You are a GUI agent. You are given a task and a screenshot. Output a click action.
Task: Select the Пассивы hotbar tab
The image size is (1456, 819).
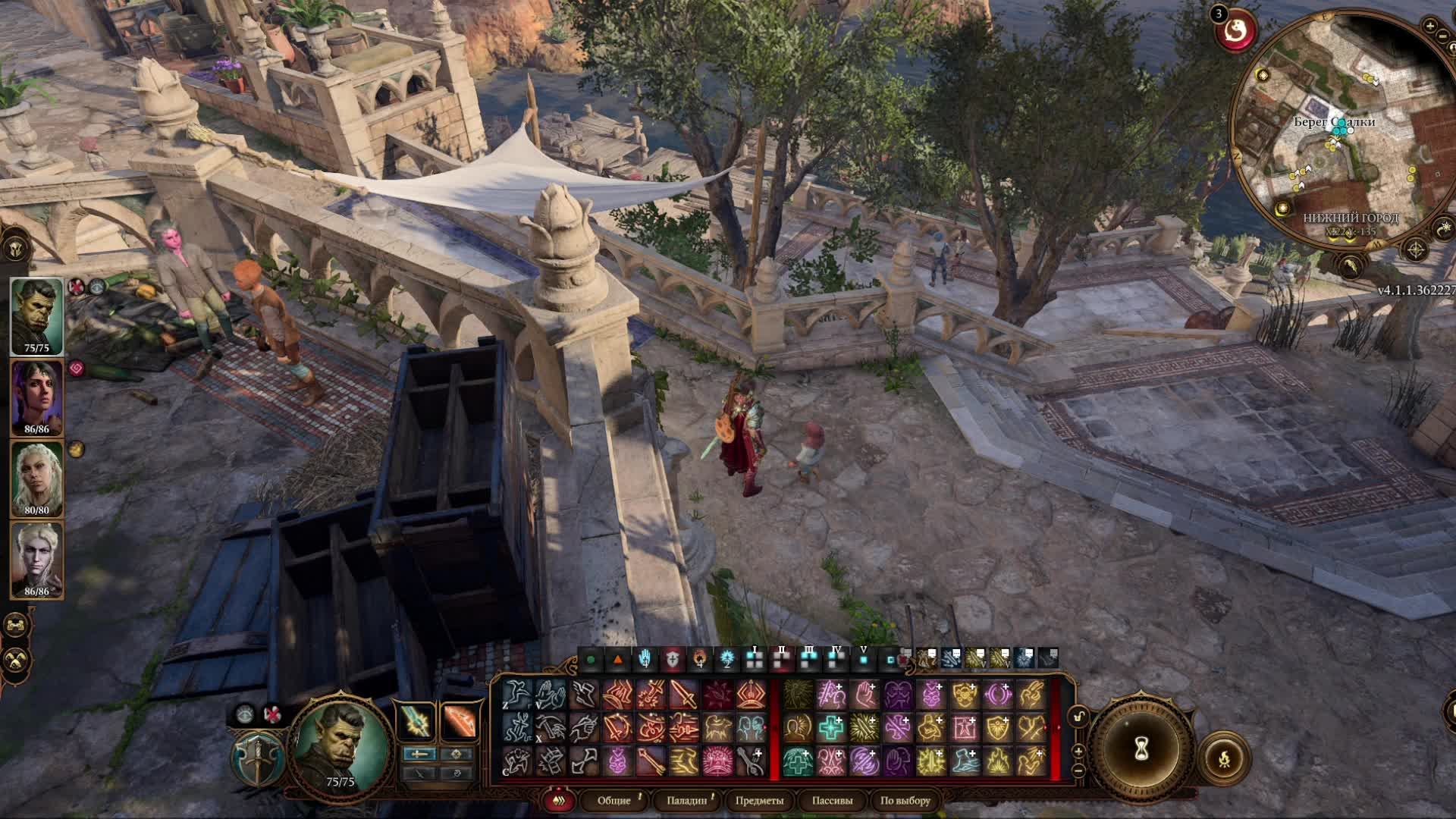[x=832, y=801]
